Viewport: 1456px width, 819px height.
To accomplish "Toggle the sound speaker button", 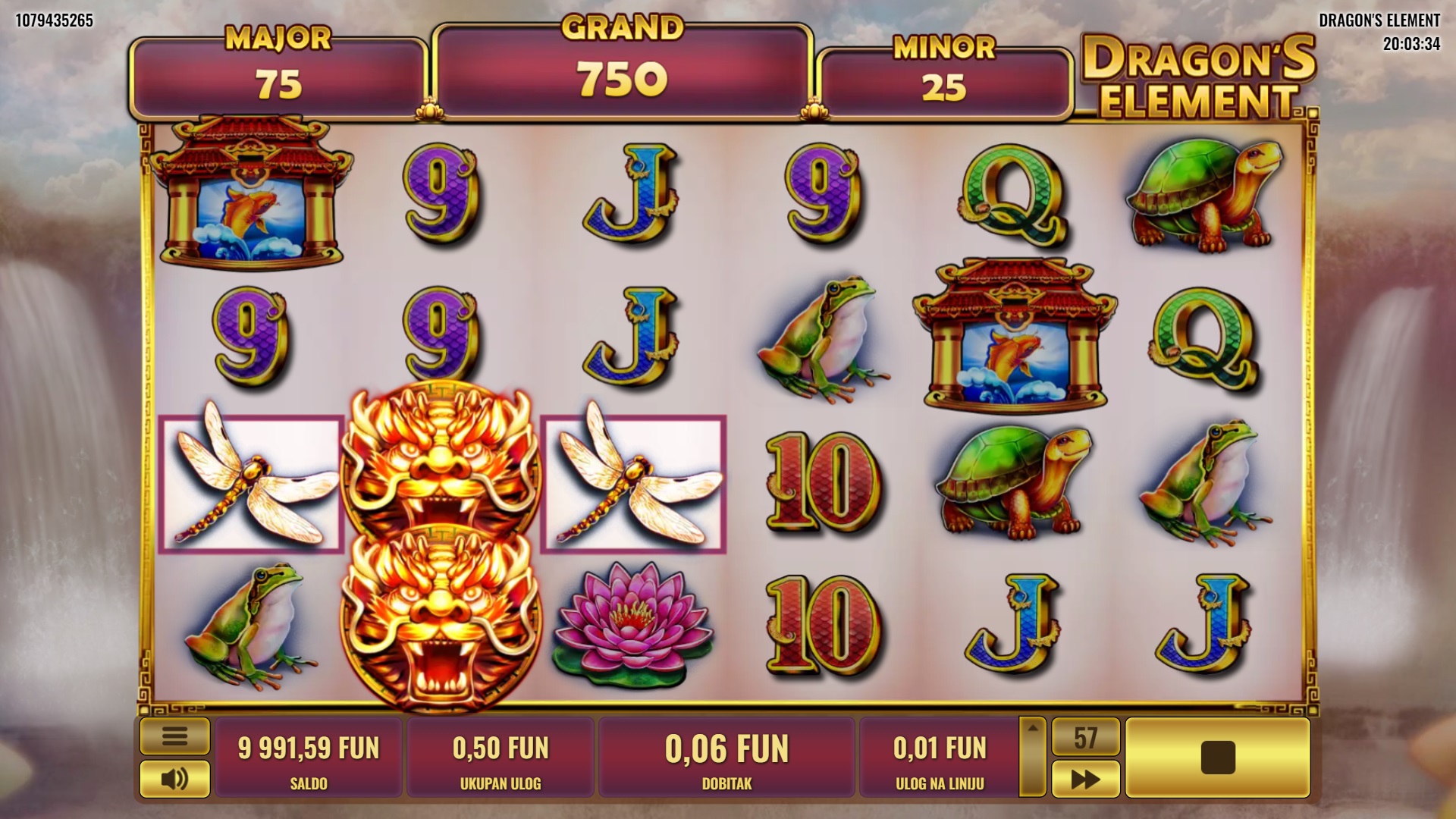I will coord(174,778).
